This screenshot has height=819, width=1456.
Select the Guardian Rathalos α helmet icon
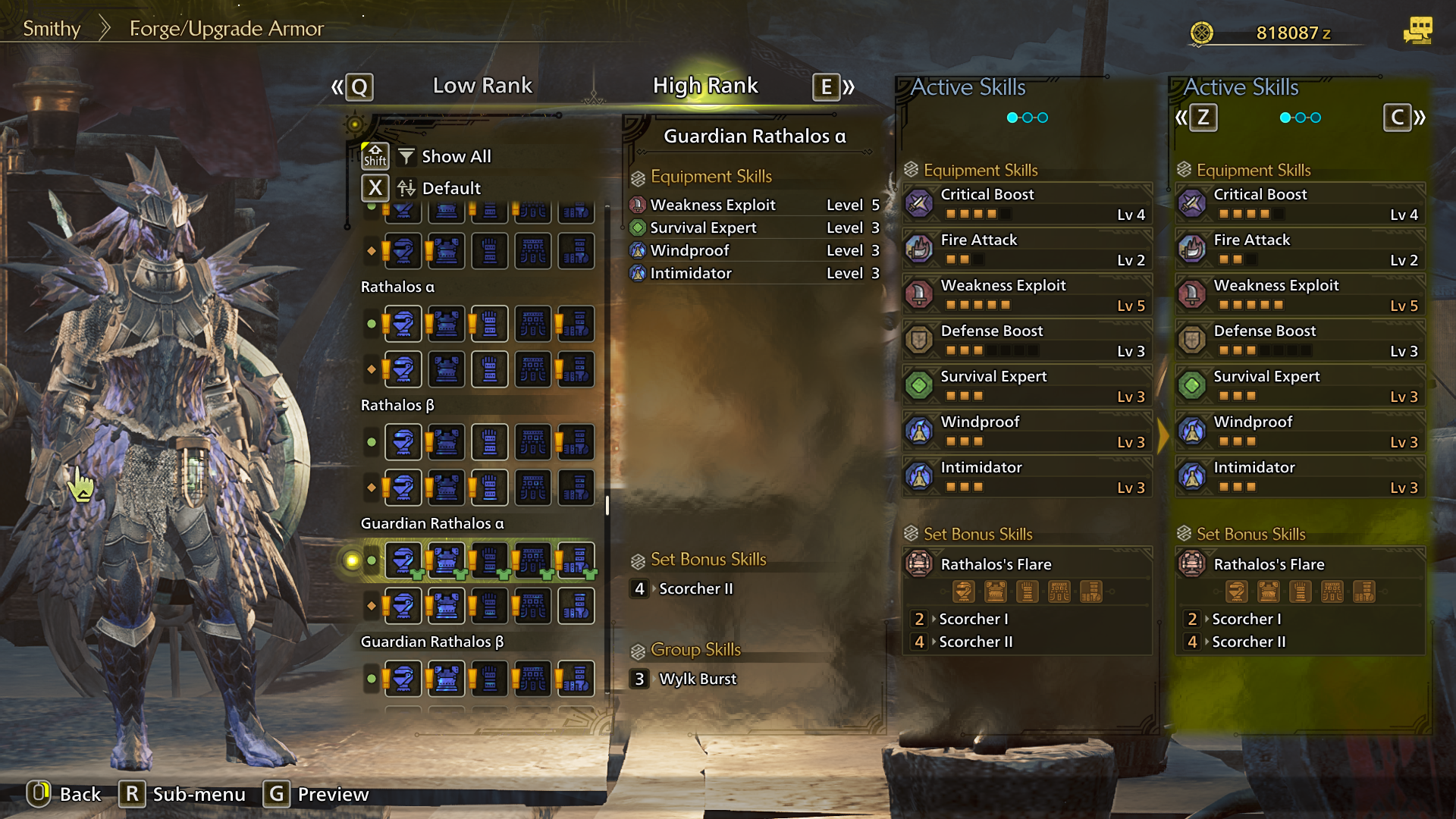click(403, 560)
